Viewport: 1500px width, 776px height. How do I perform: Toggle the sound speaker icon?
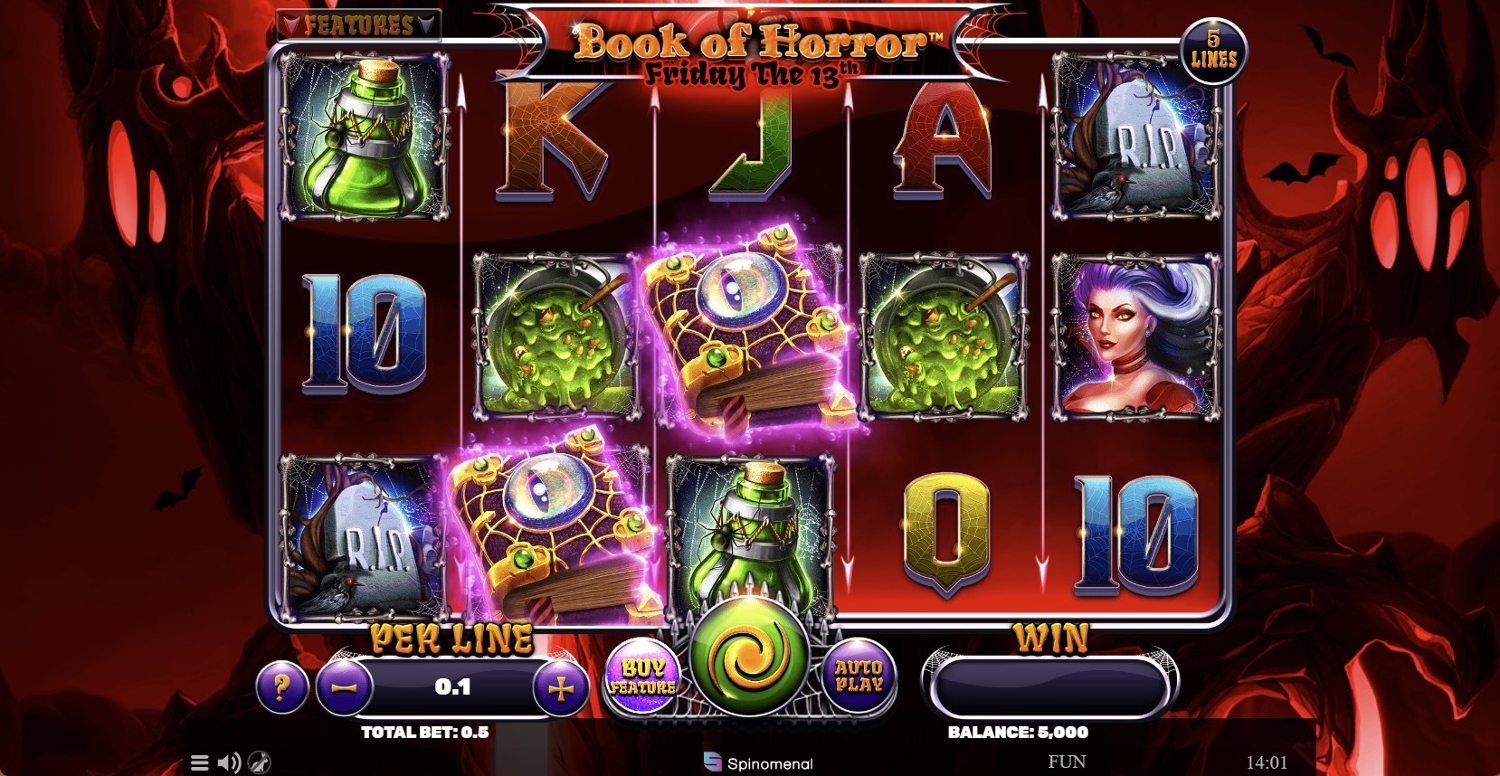point(229,763)
